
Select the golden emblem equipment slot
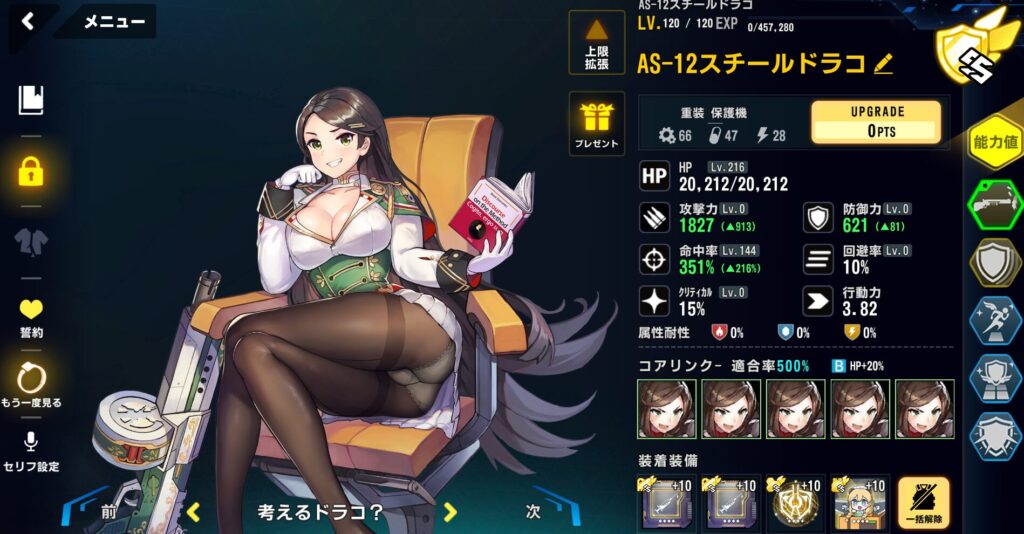[796, 503]
